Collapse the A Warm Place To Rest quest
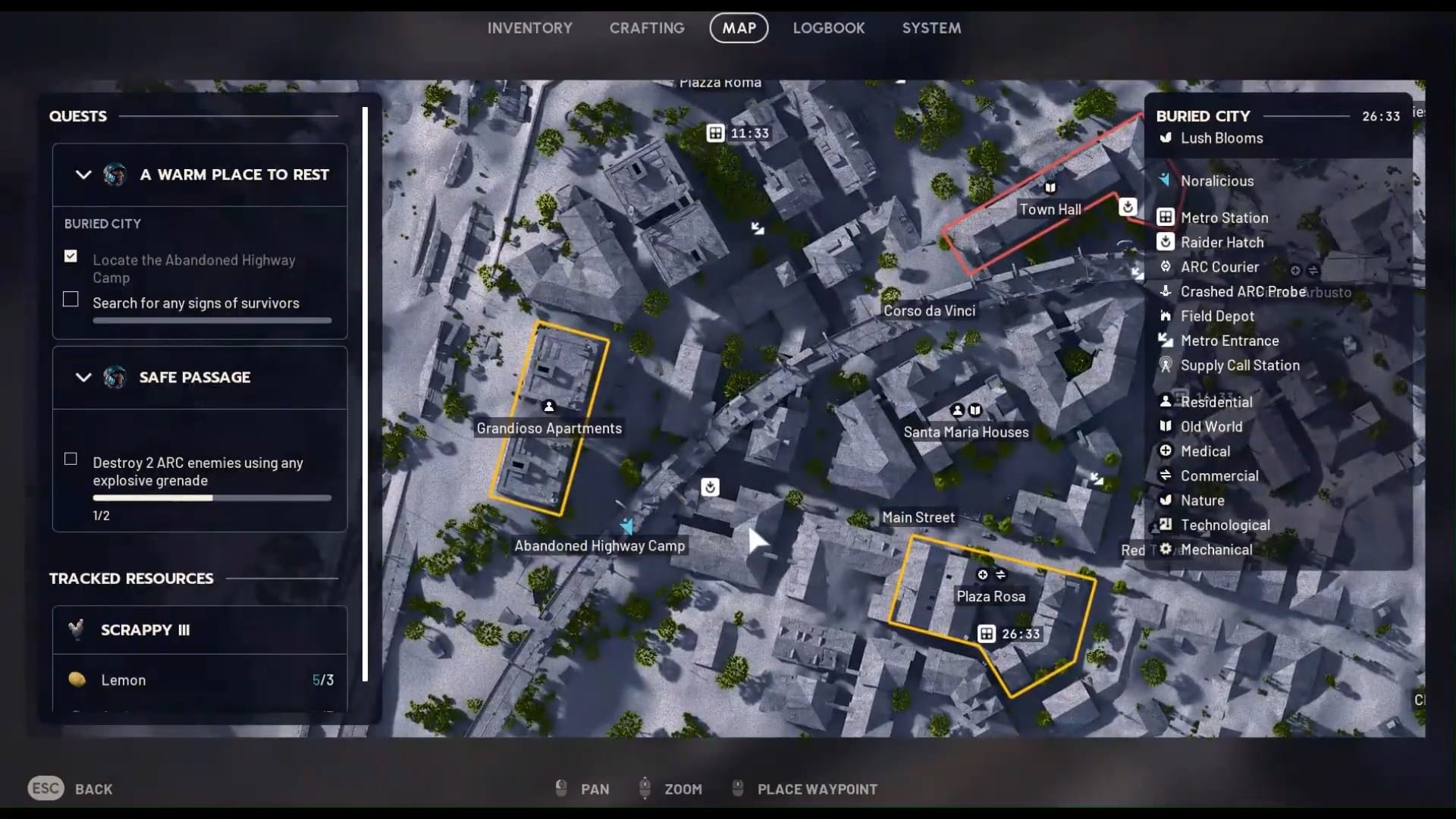The width and height of the screenshot is (1456, 819). tap(83, 174)
